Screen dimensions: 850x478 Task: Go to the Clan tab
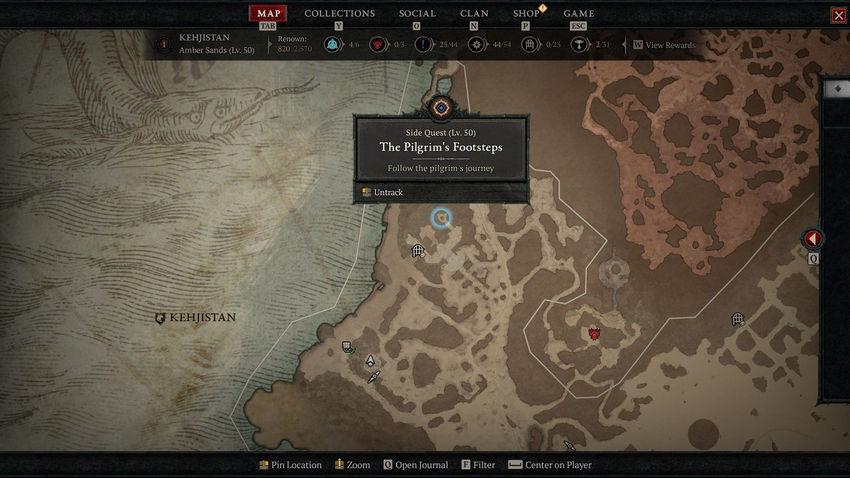474,13
